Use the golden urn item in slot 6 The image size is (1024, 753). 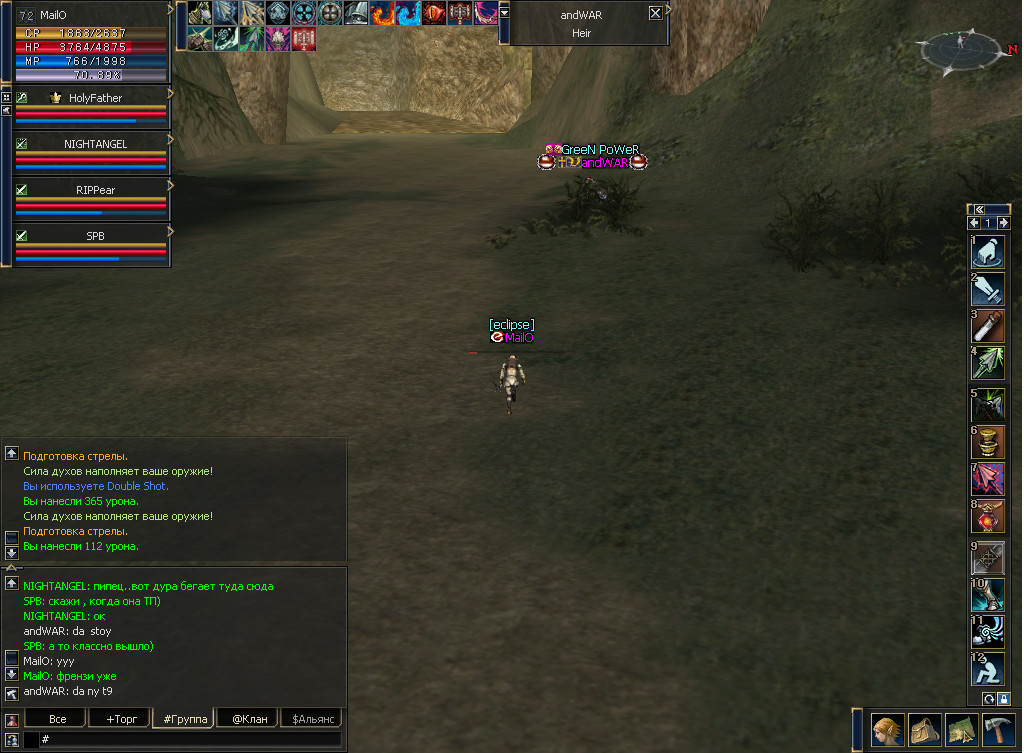(x=988, y=441)
